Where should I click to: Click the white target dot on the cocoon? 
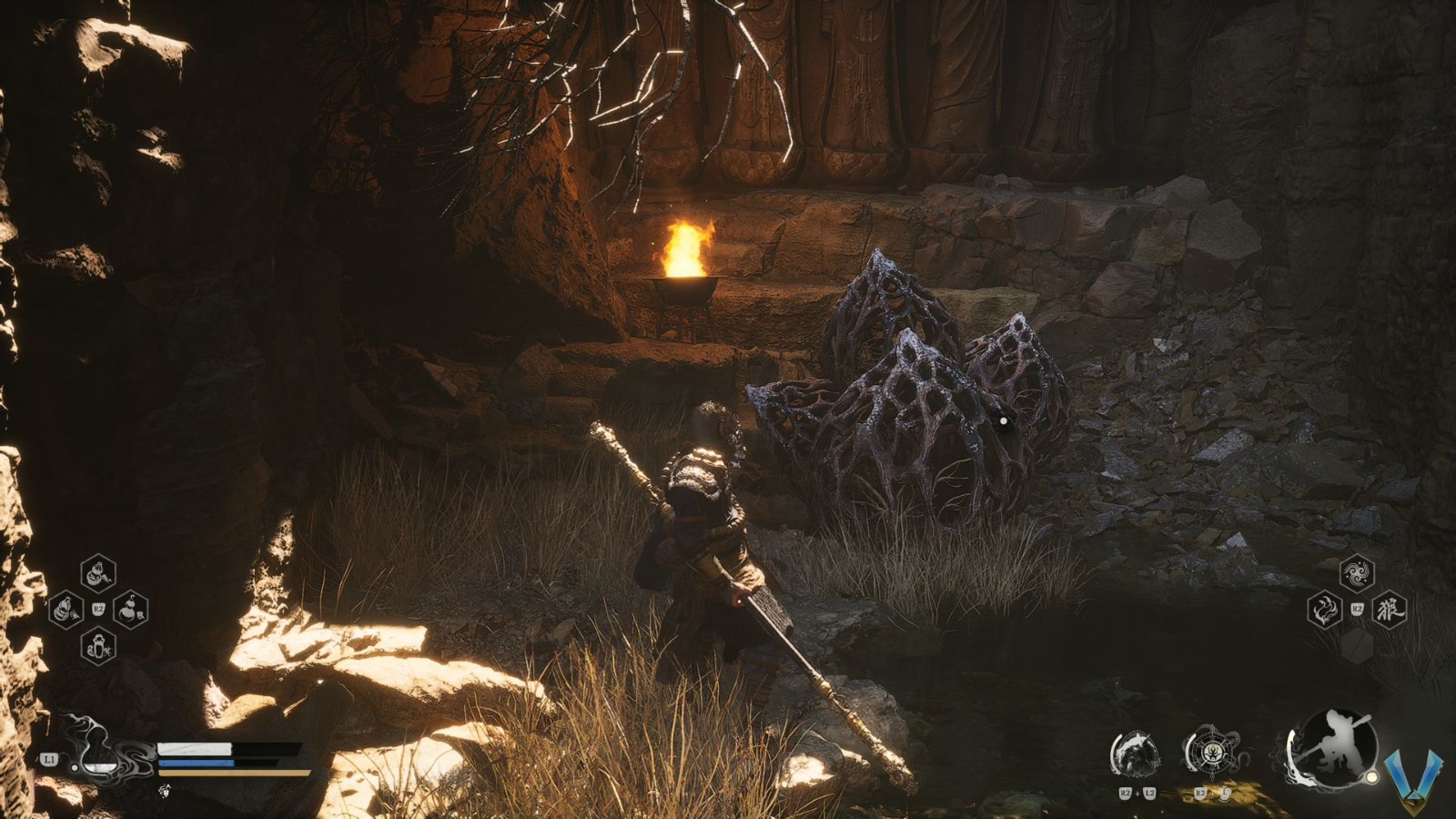(1004, 420)
